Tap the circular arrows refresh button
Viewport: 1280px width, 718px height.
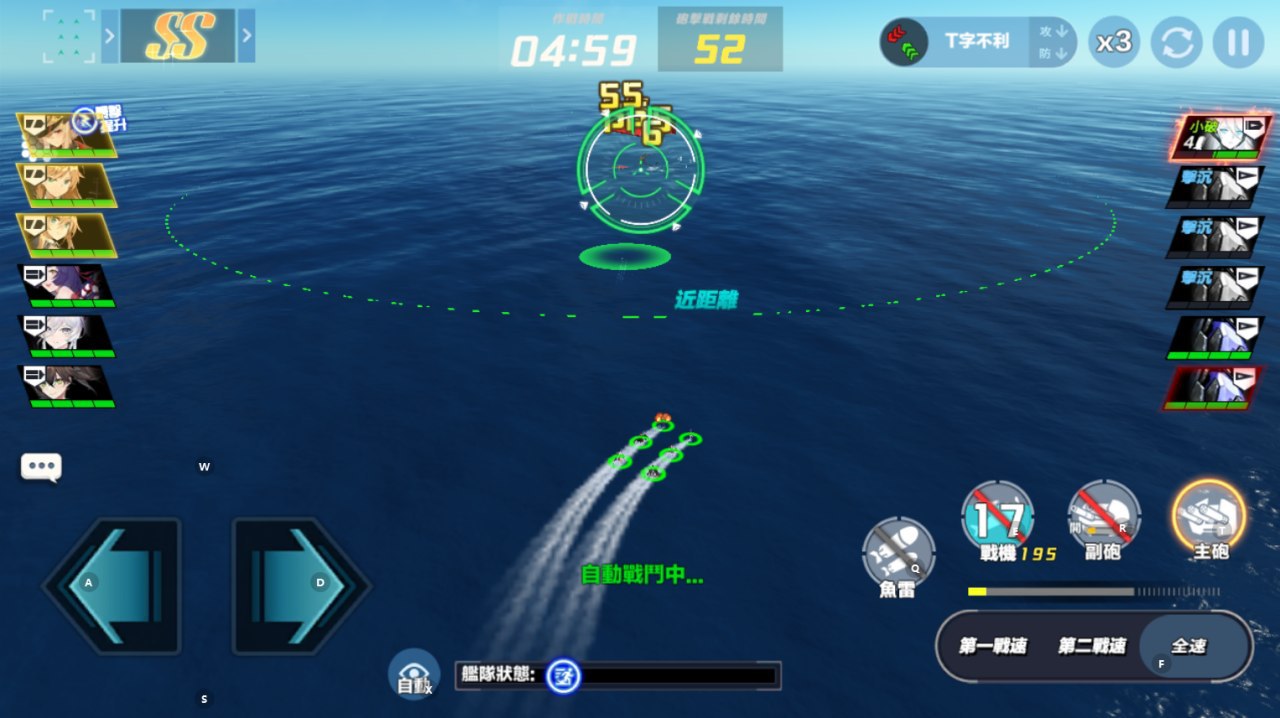click(x=1176, y=42)
